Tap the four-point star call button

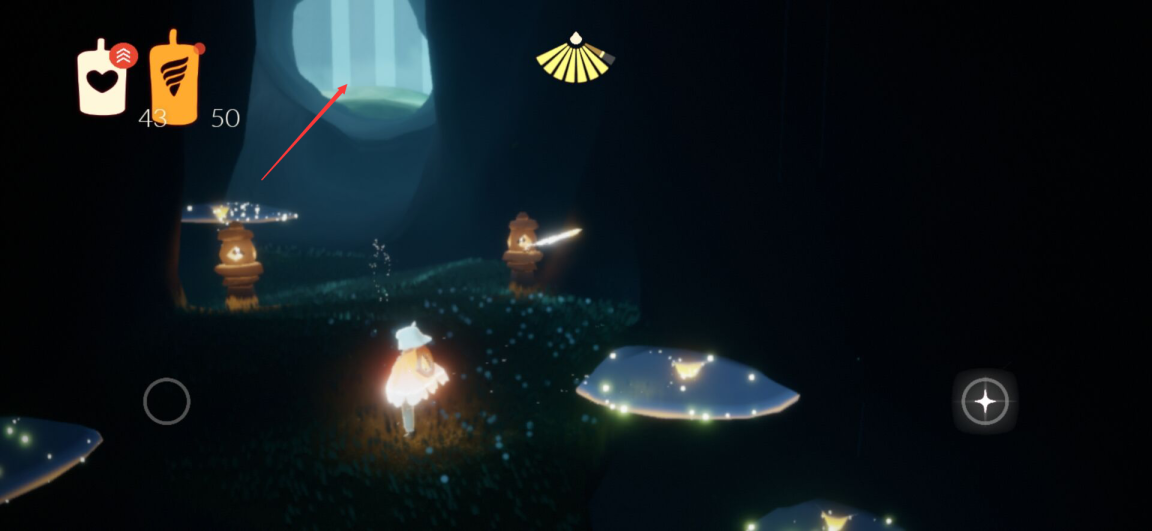click(985, 402)
